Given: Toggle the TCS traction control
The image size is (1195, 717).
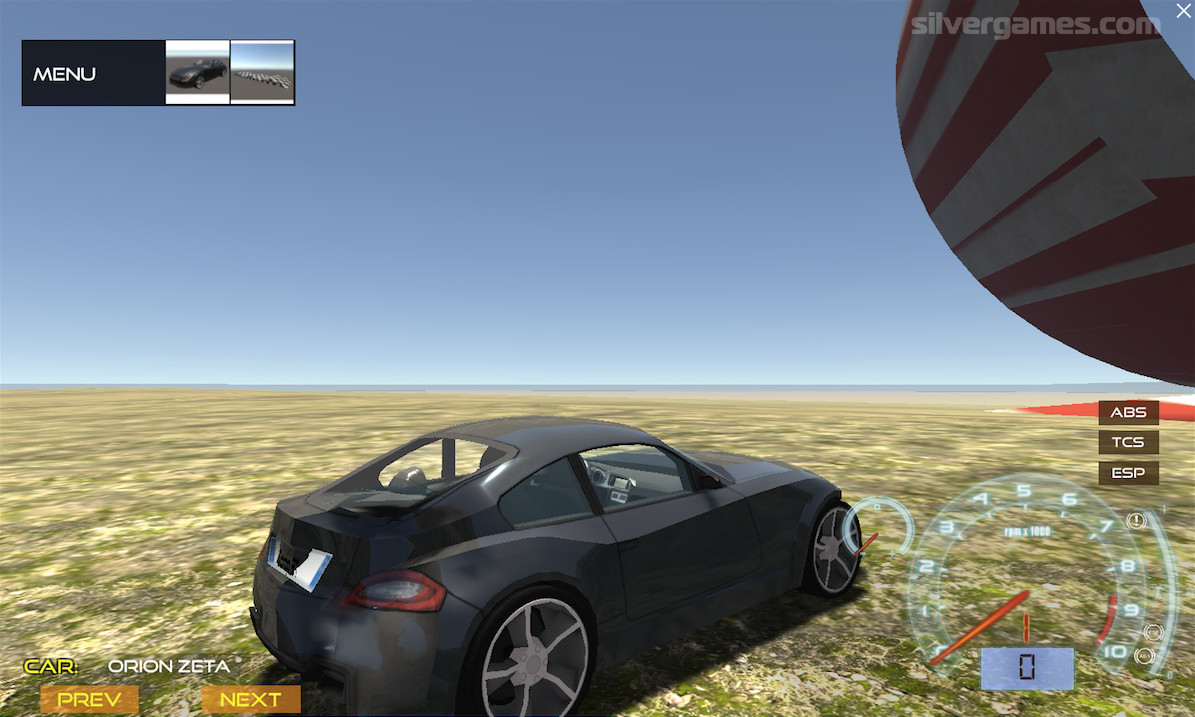Looking at the screenshot, I should click(1128, 442).
